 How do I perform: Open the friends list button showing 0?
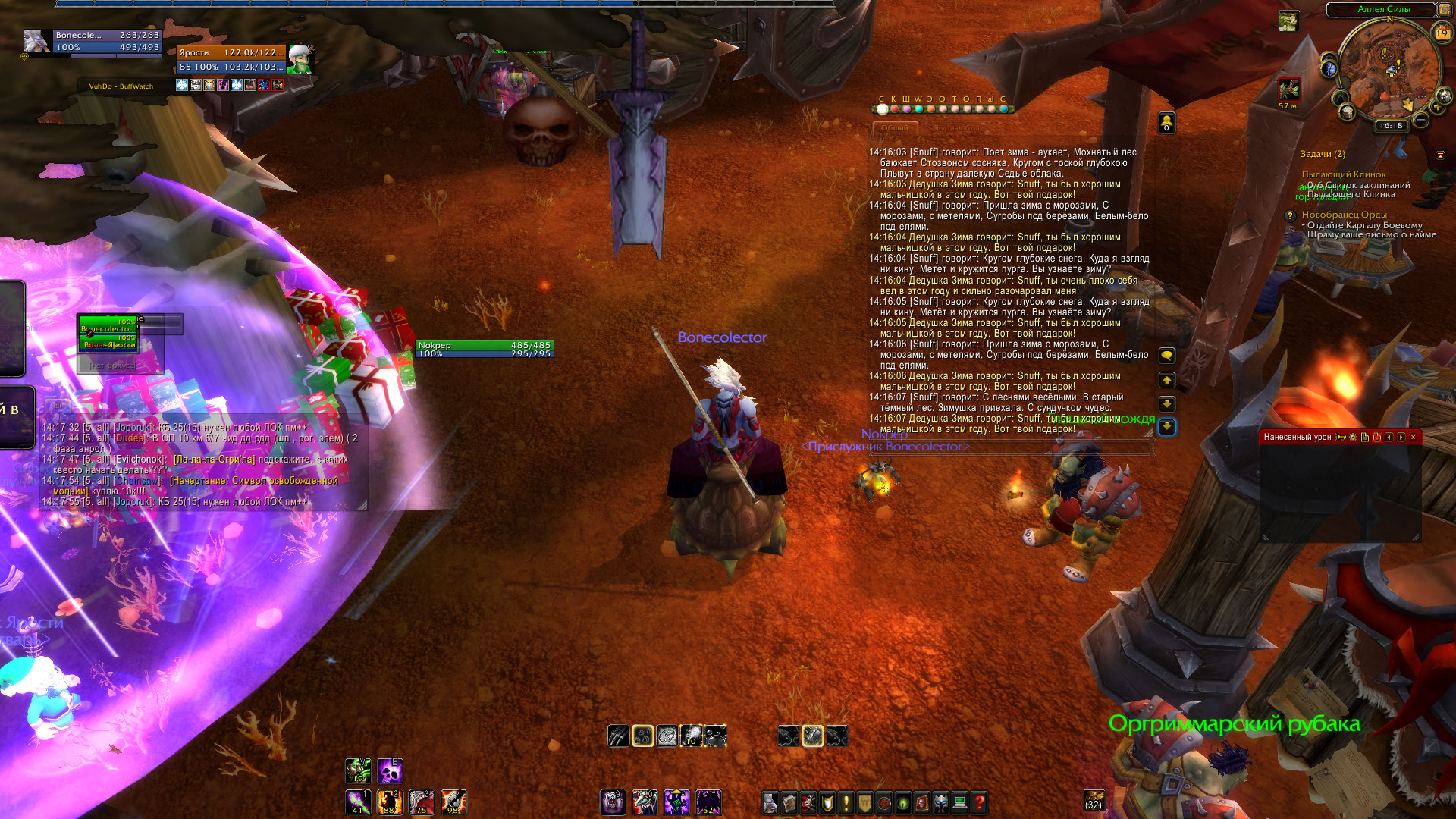pos(1166,123)
